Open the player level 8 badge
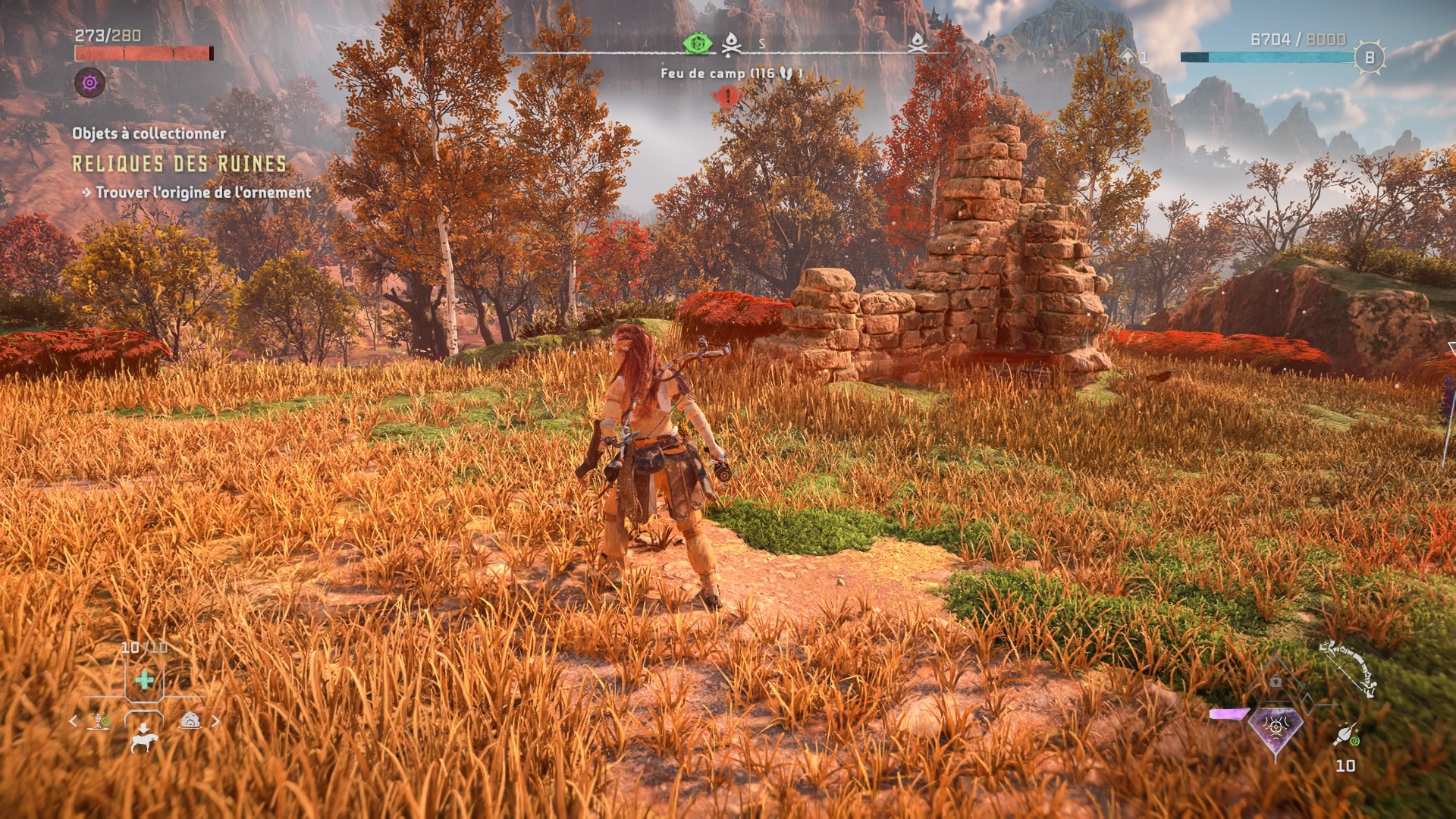Image resolution: width=1456 pixels, height=819 pixels. (x=1370, y=57)
